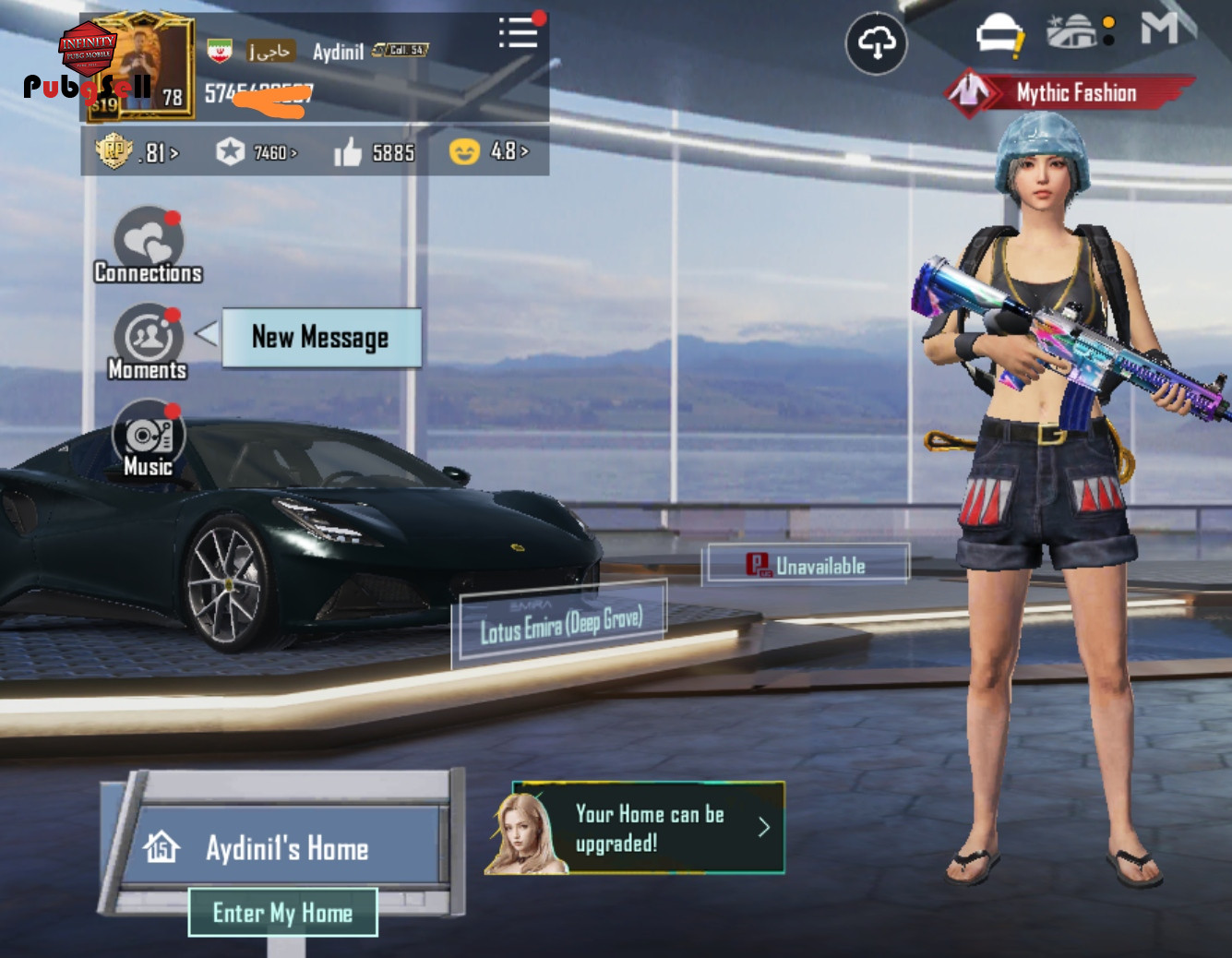The width and height of the screenshot is (1232, 958).
Task: Click the cloud download icon
Action: pyautogui.click(x=876, y=43)
